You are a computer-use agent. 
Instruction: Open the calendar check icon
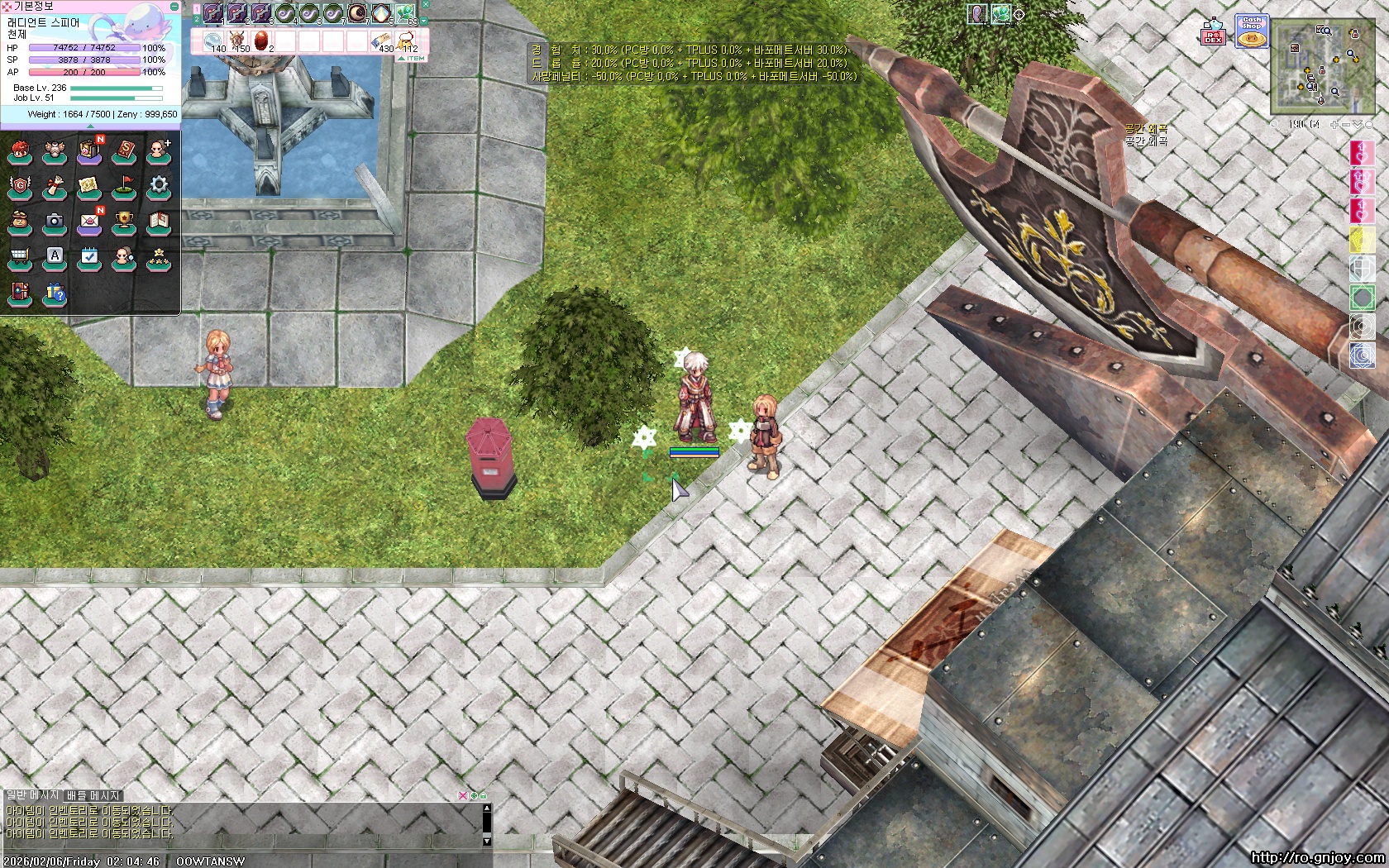pos(89,258)
